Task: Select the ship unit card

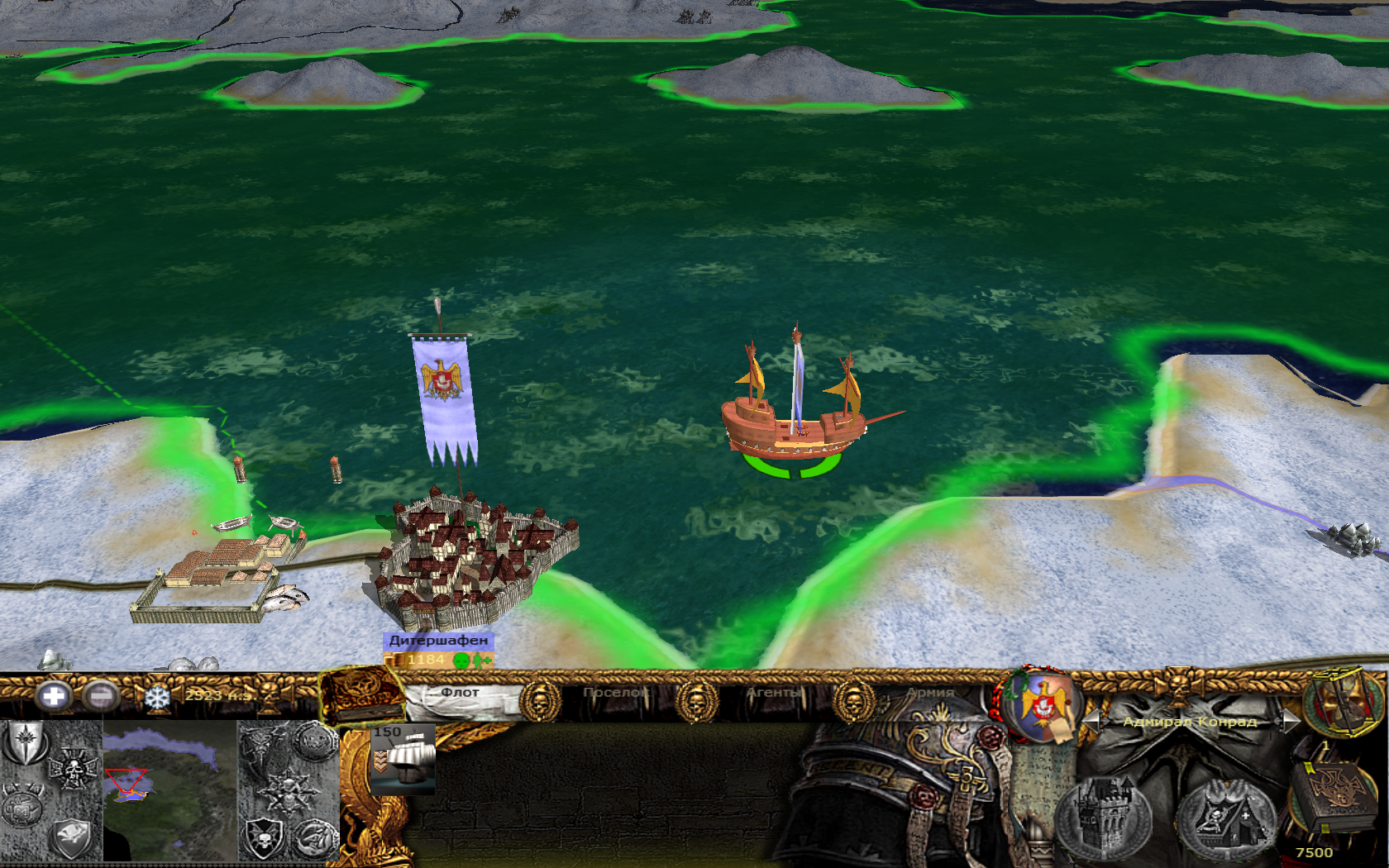Action: (403, 759)
